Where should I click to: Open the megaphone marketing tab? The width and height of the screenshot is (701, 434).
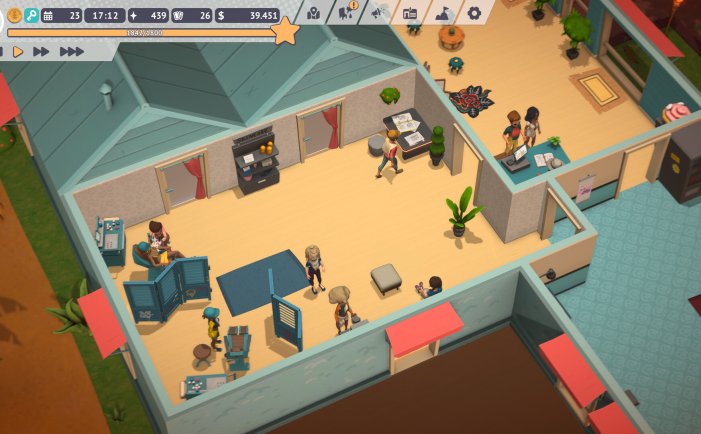coord(378,13)
